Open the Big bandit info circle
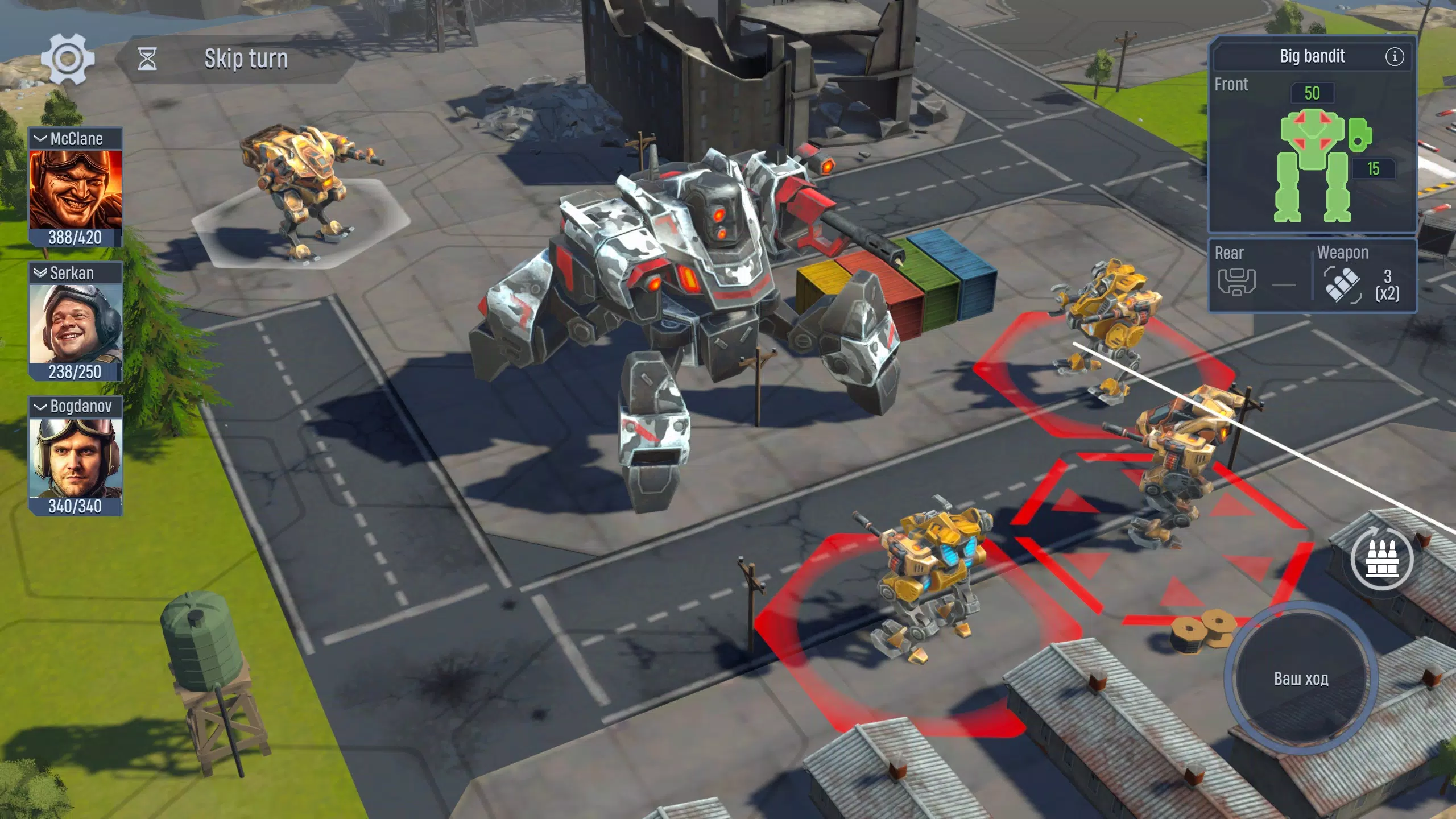Screen dimensions: 1456x819 point(1395,57)
